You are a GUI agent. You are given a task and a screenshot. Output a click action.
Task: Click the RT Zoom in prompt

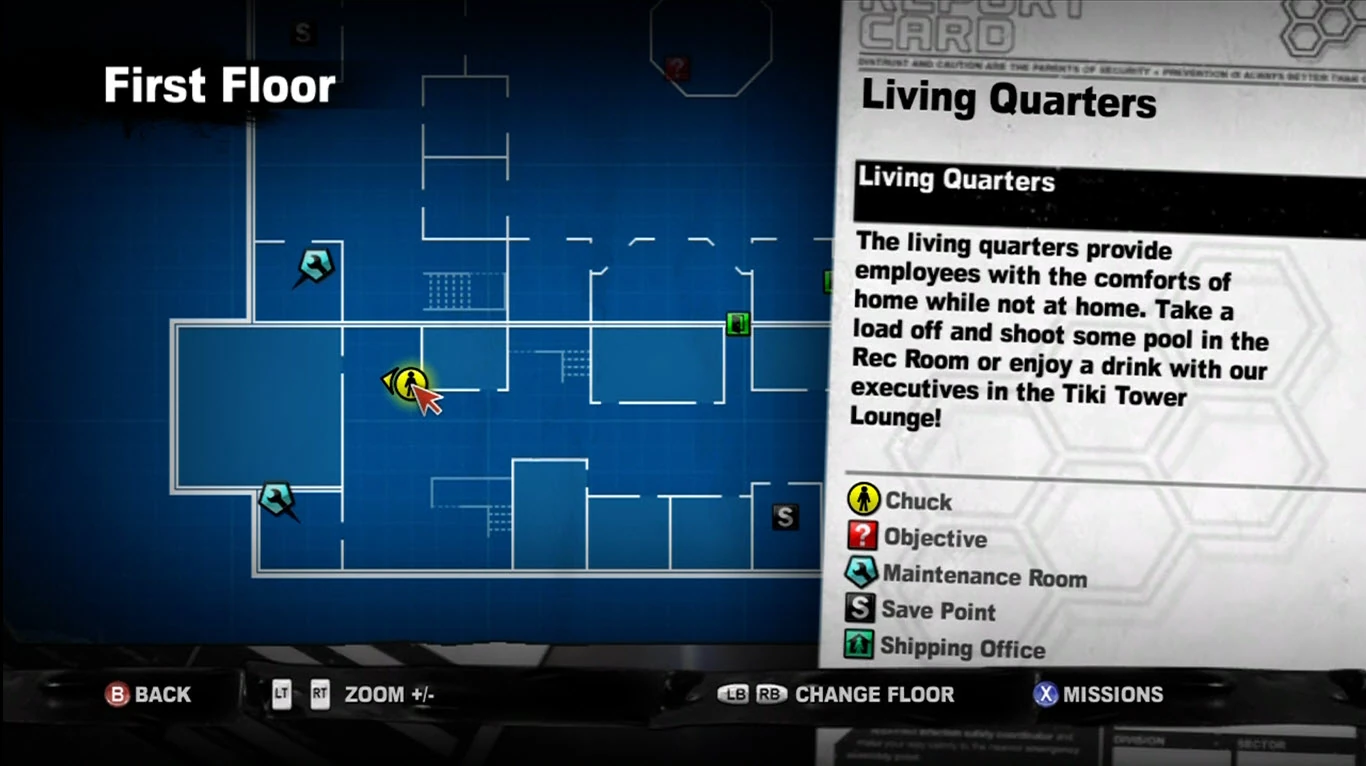click(320, 694)
